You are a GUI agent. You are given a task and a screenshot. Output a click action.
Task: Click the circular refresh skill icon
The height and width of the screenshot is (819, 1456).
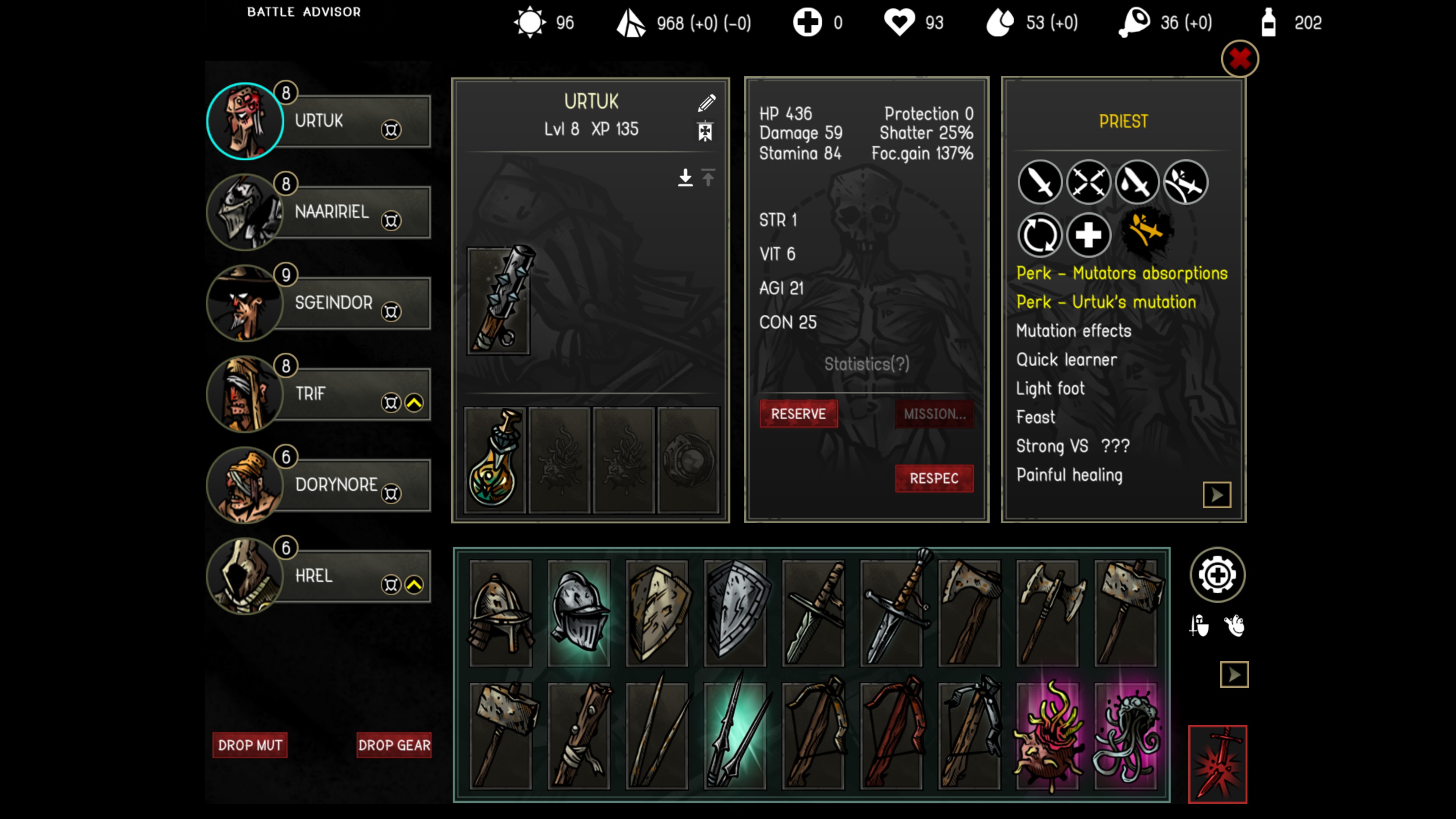pos(1040,235)
